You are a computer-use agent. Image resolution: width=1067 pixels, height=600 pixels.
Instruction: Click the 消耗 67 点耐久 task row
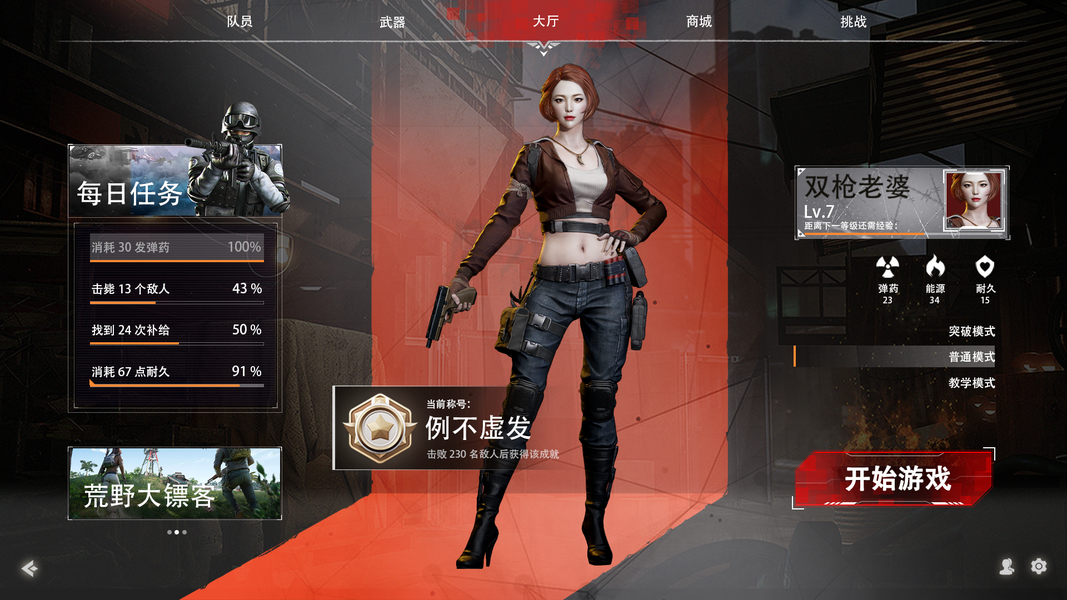(176, 372)
